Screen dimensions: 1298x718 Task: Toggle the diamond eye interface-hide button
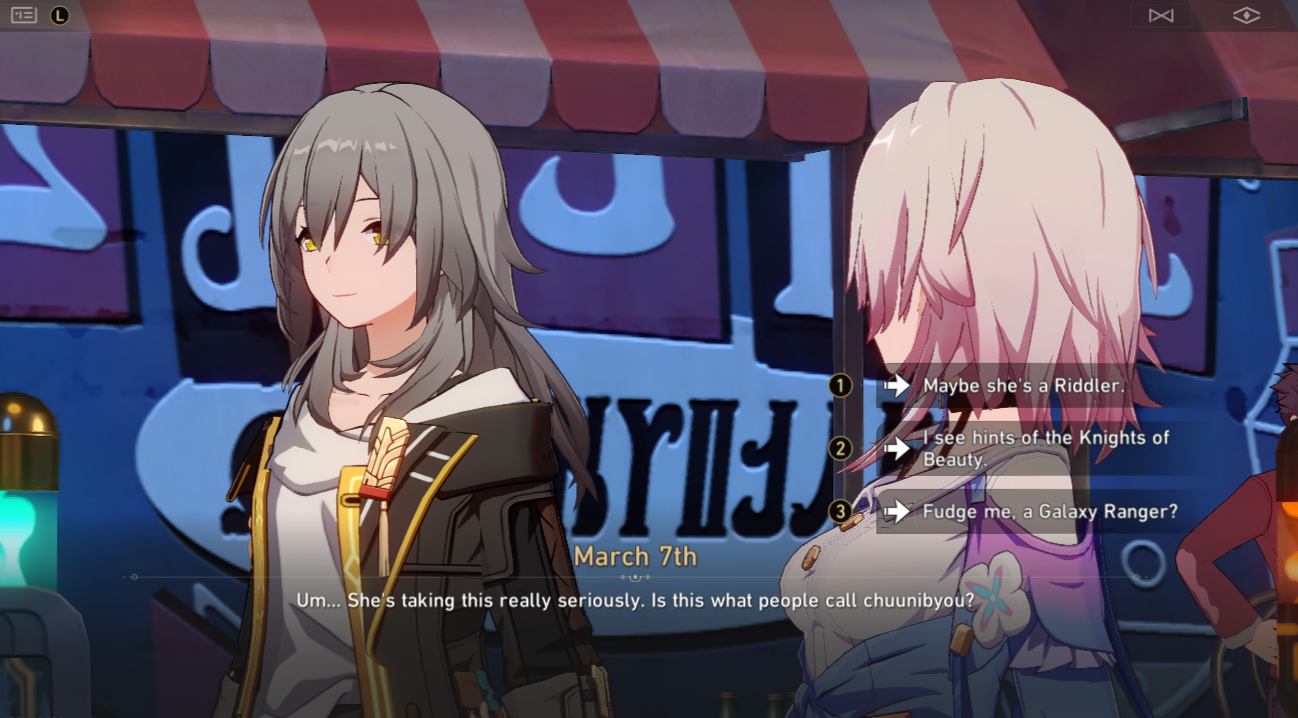[1245, 15]
